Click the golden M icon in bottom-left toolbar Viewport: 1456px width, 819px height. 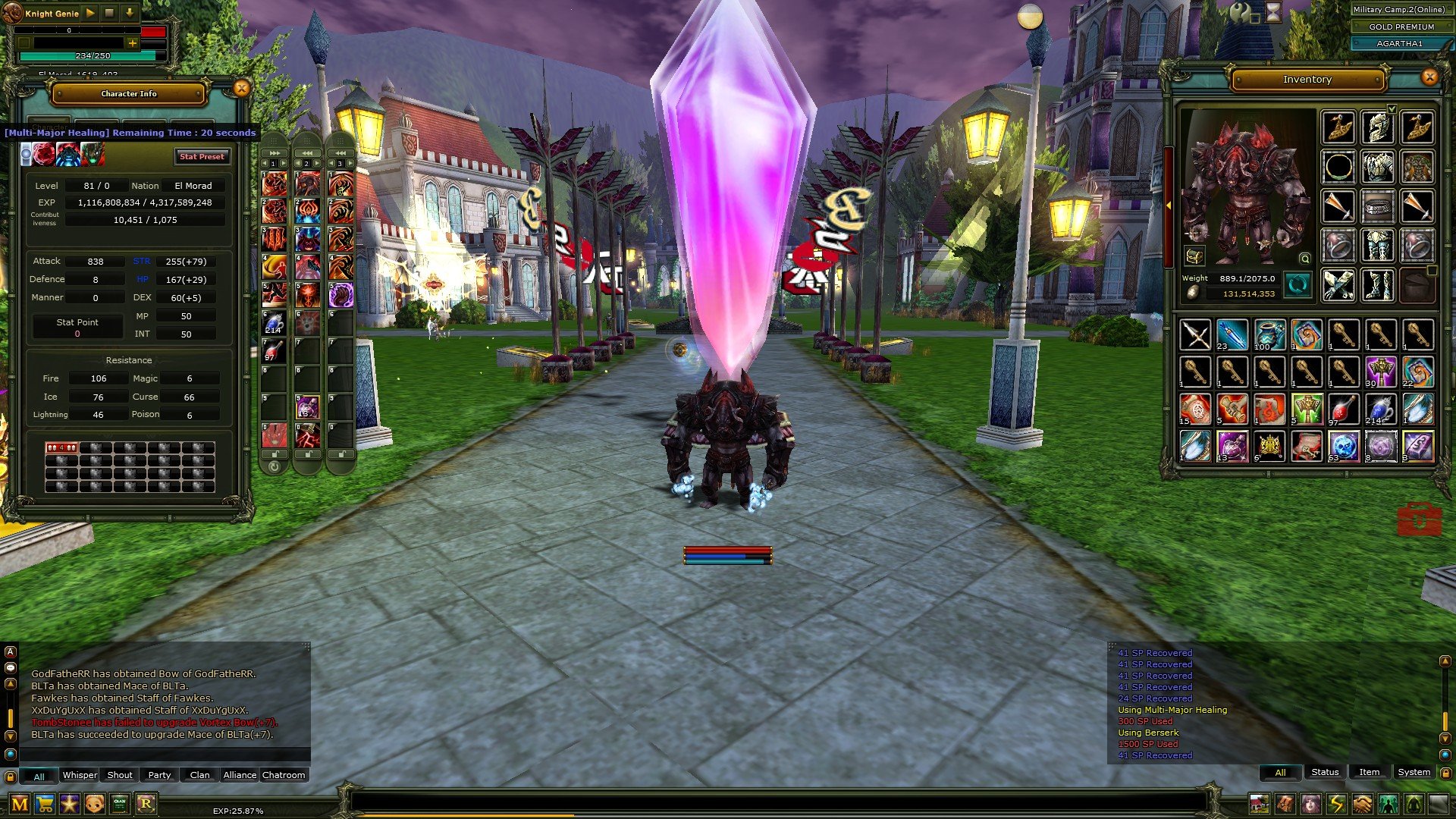pyautogui.click(x=19, y=803)
